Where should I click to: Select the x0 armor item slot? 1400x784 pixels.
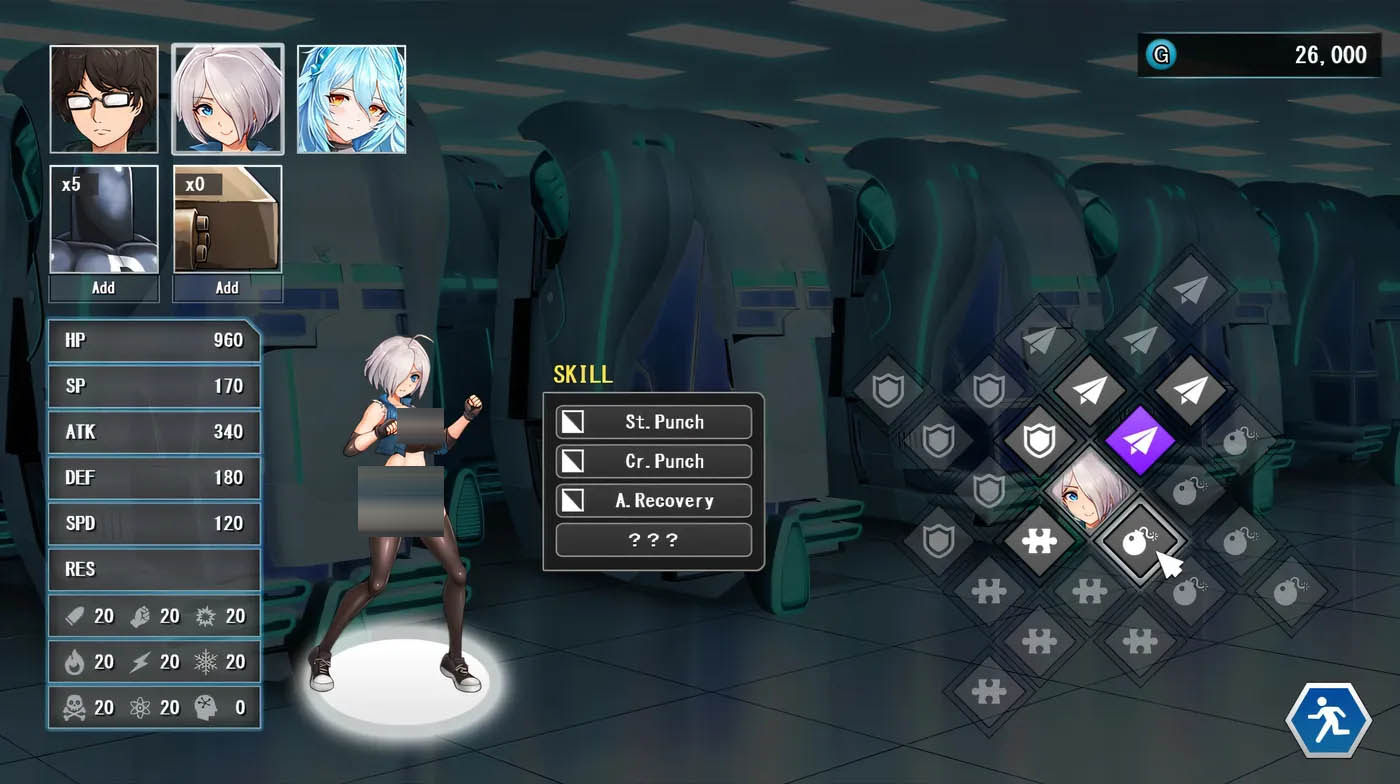tap(228, 219)
